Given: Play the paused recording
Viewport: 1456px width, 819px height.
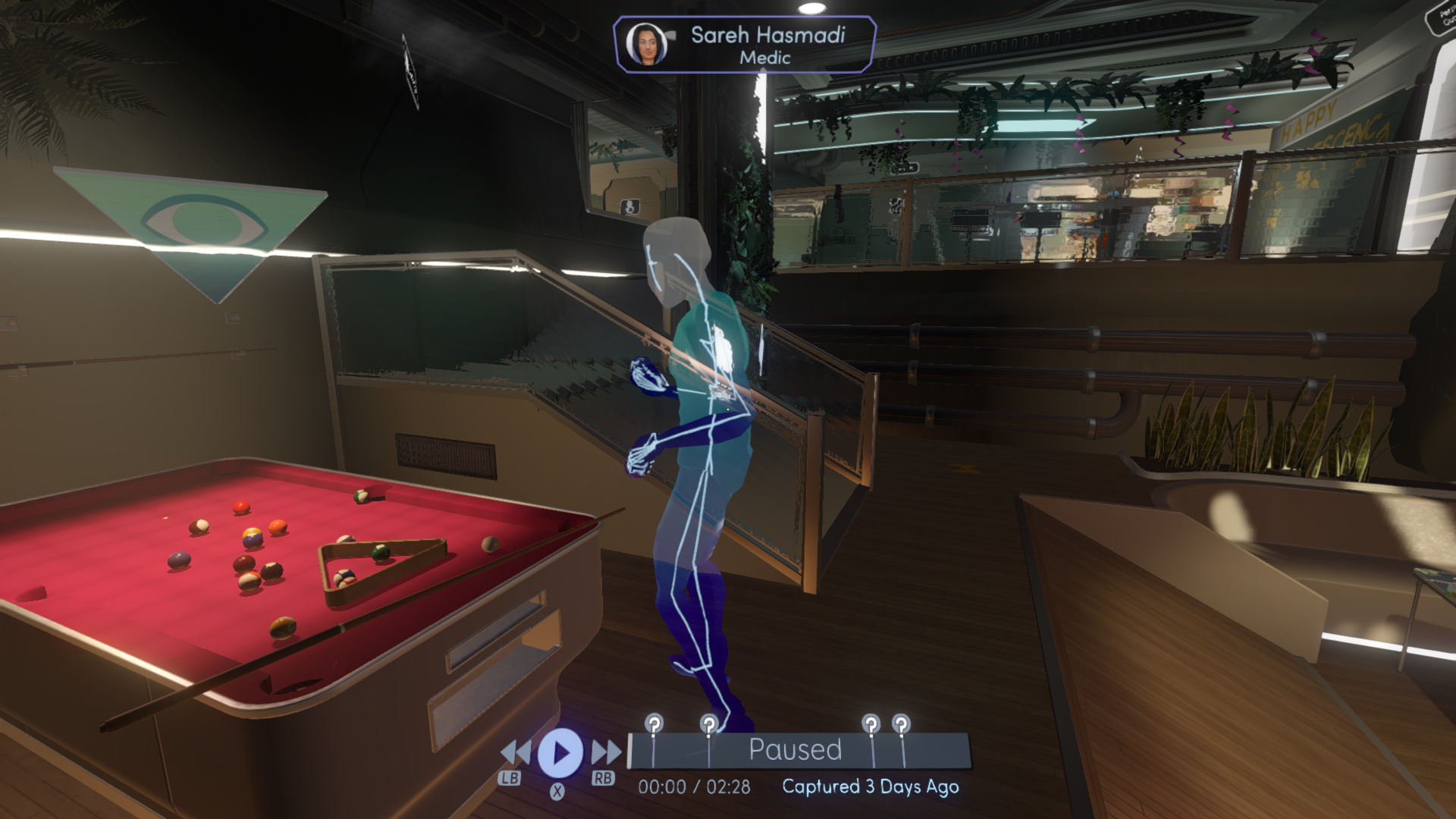Looking at the screenshot, I should [560, 753].
